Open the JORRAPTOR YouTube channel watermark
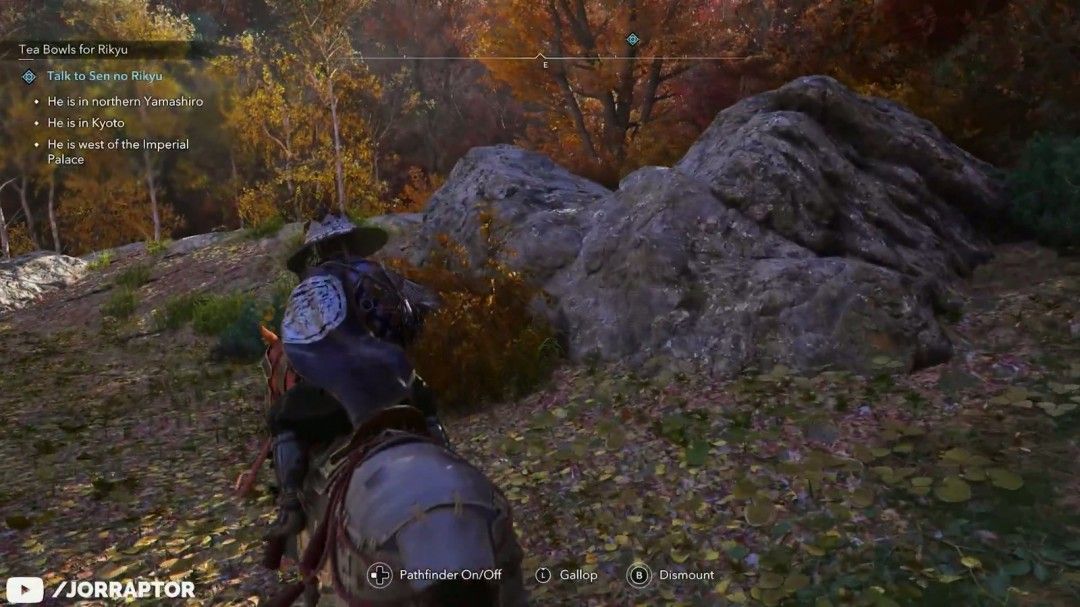Viewport: 1080px width, 607px height. pyautogui.click(x=101, y=589)
